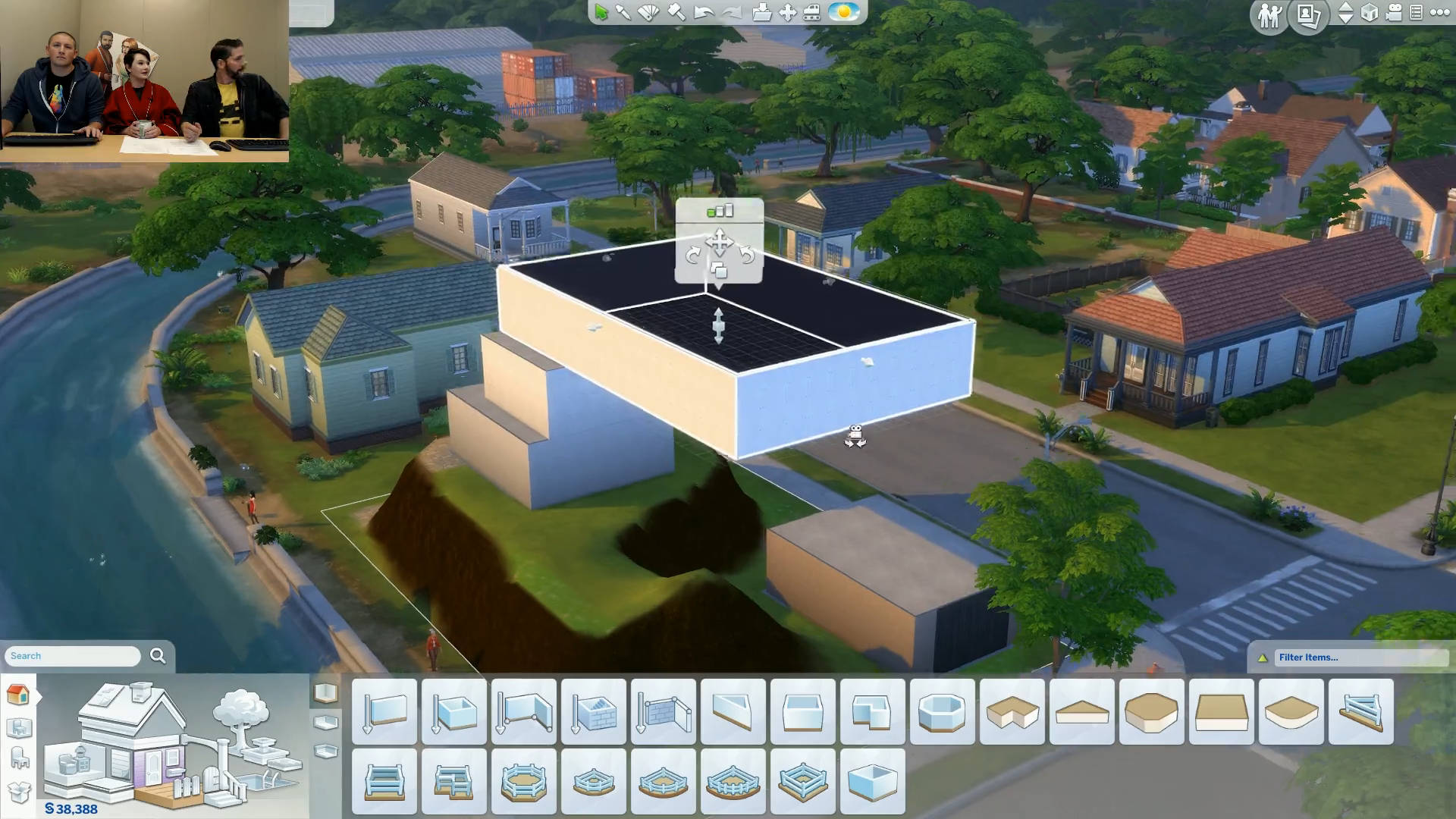Click the bulldoze lot icon
Viewport: 1456px width, 819px height.
811,12
